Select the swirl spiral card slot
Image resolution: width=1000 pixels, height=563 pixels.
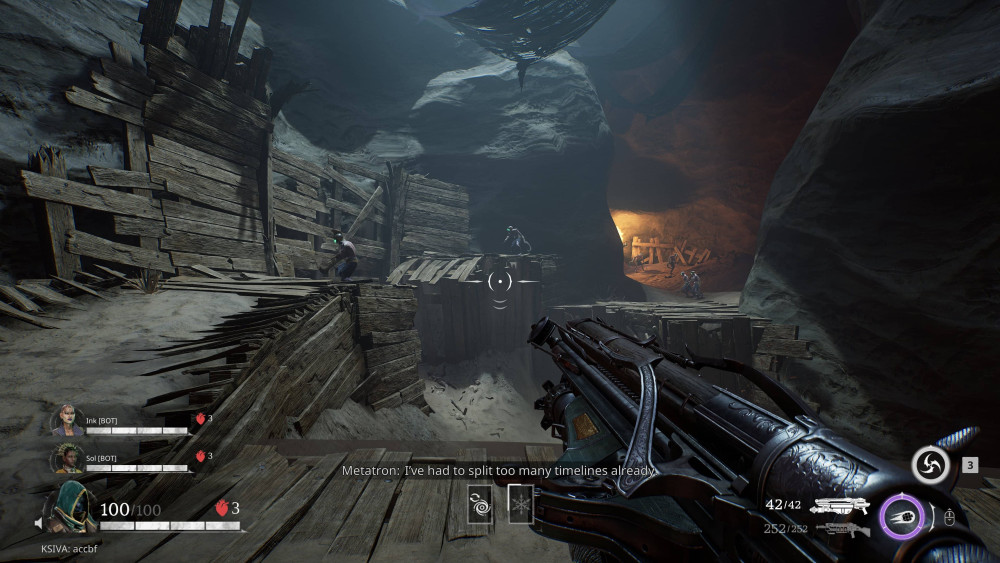480,503
